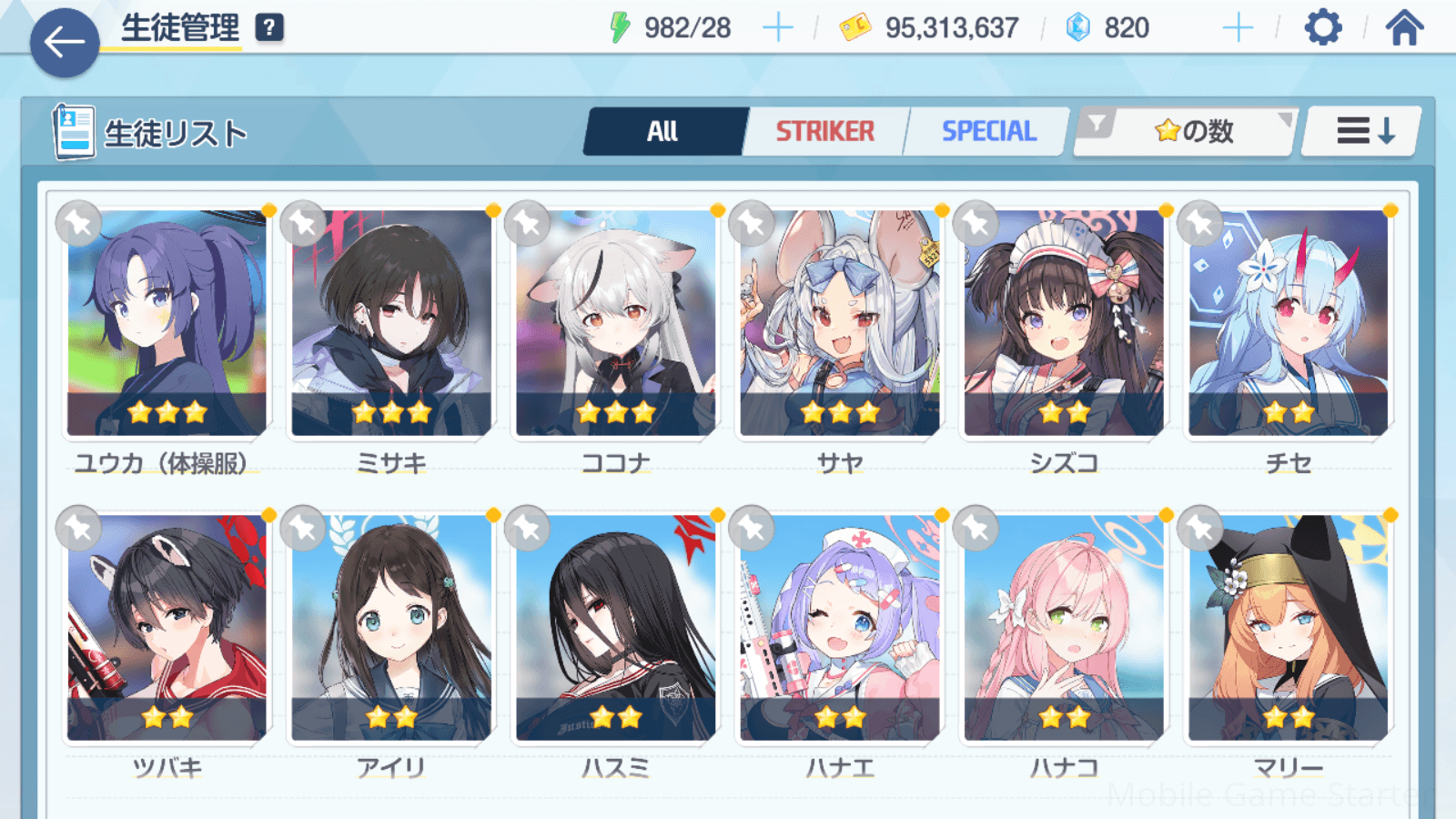Switch to the SPECIAL tab
Screen dimensions: 1456x819
click(988, 132)
